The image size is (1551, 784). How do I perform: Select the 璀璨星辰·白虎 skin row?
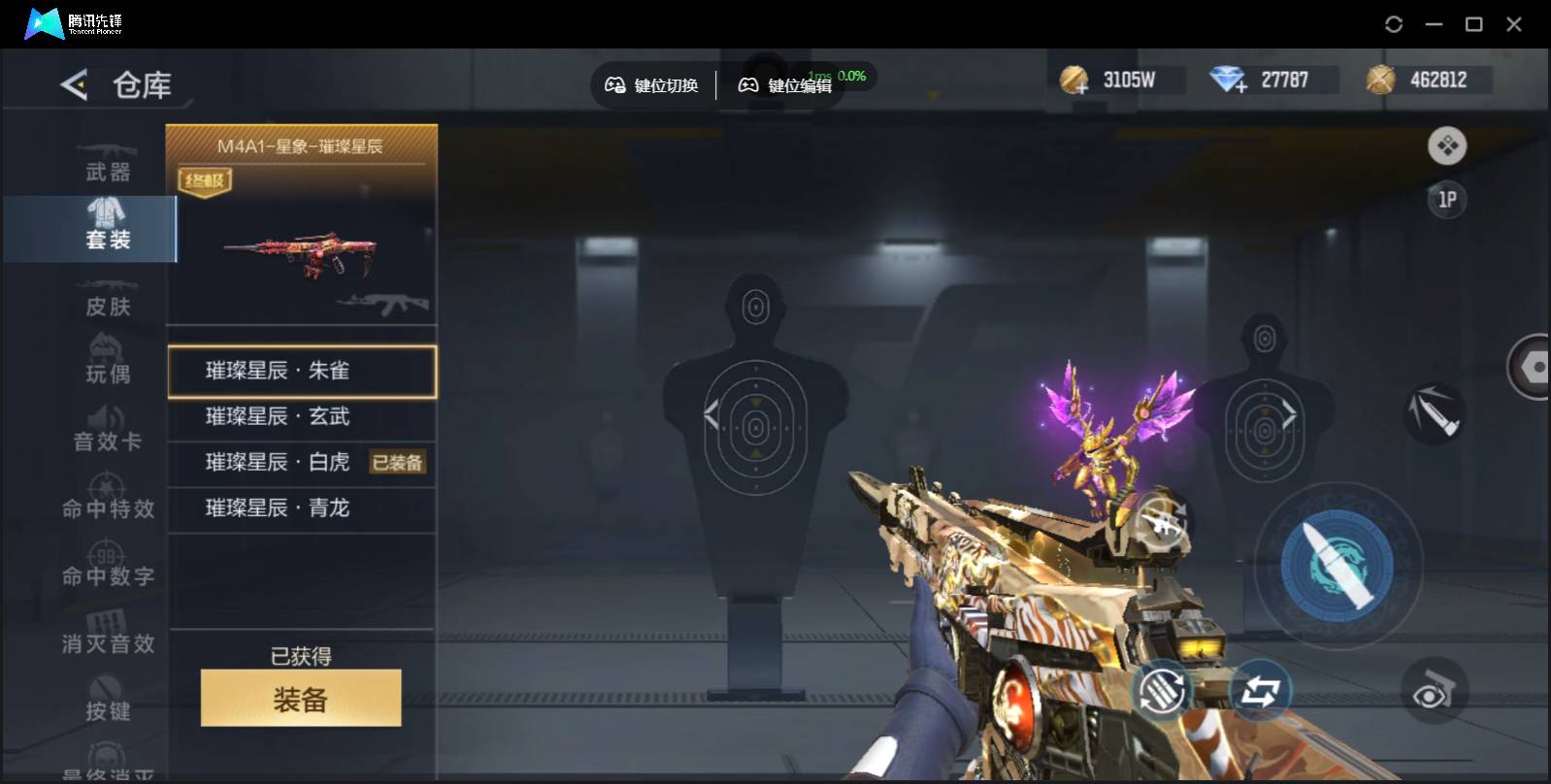pyautogui.click(x=278, y=462)
